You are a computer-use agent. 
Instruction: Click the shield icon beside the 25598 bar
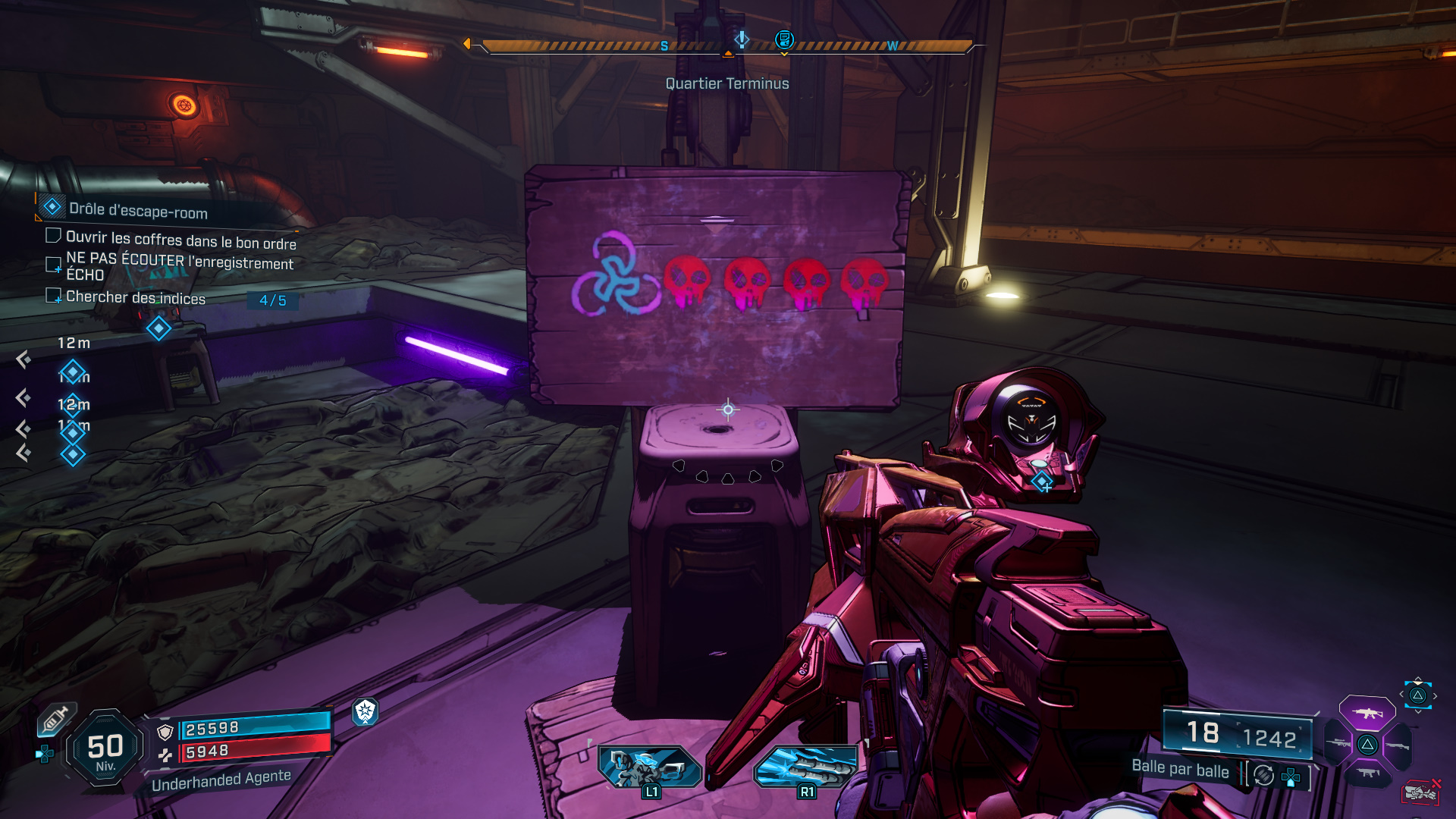pos(165,731)
